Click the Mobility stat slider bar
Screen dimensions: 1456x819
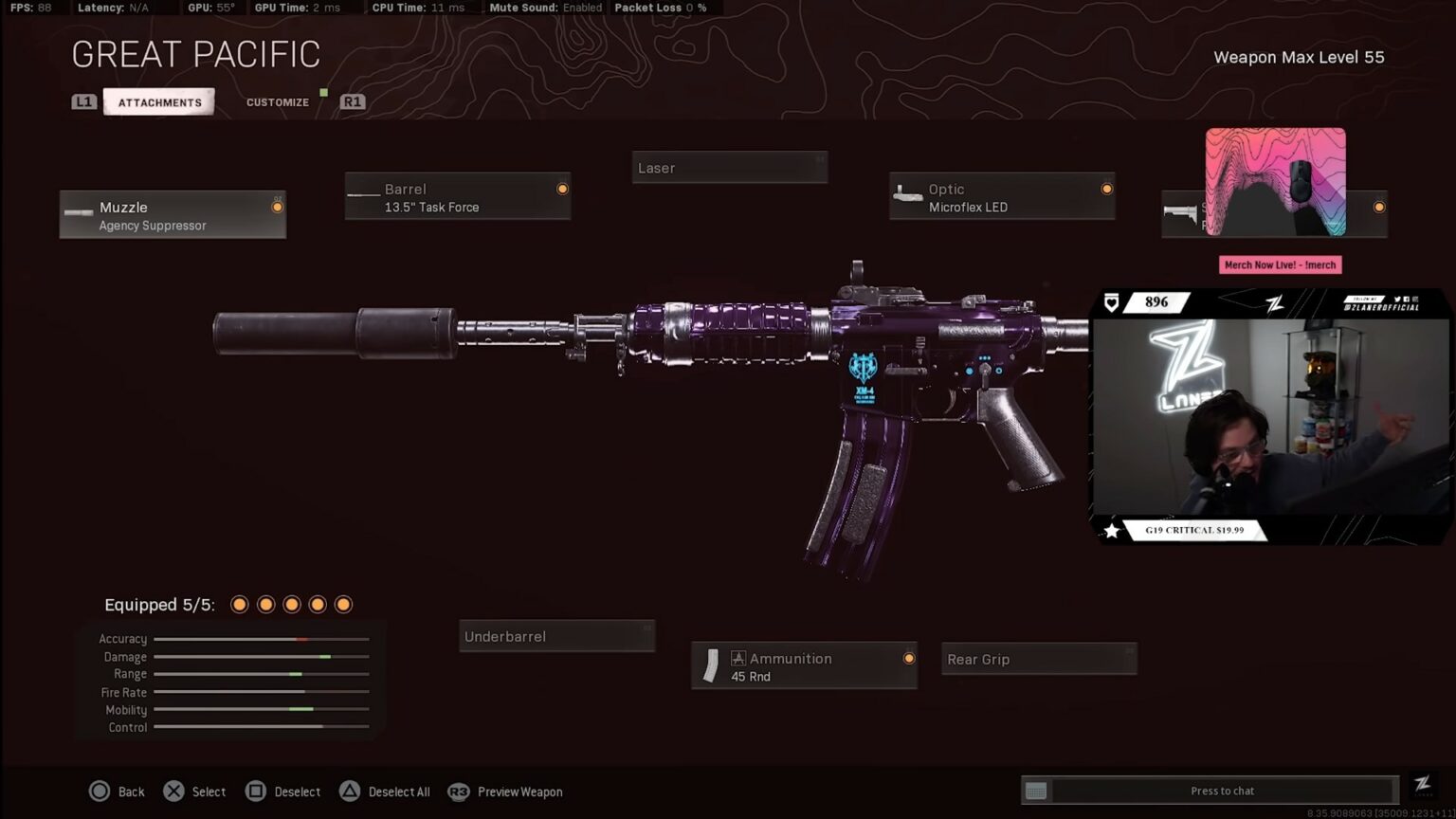(261, 709)
